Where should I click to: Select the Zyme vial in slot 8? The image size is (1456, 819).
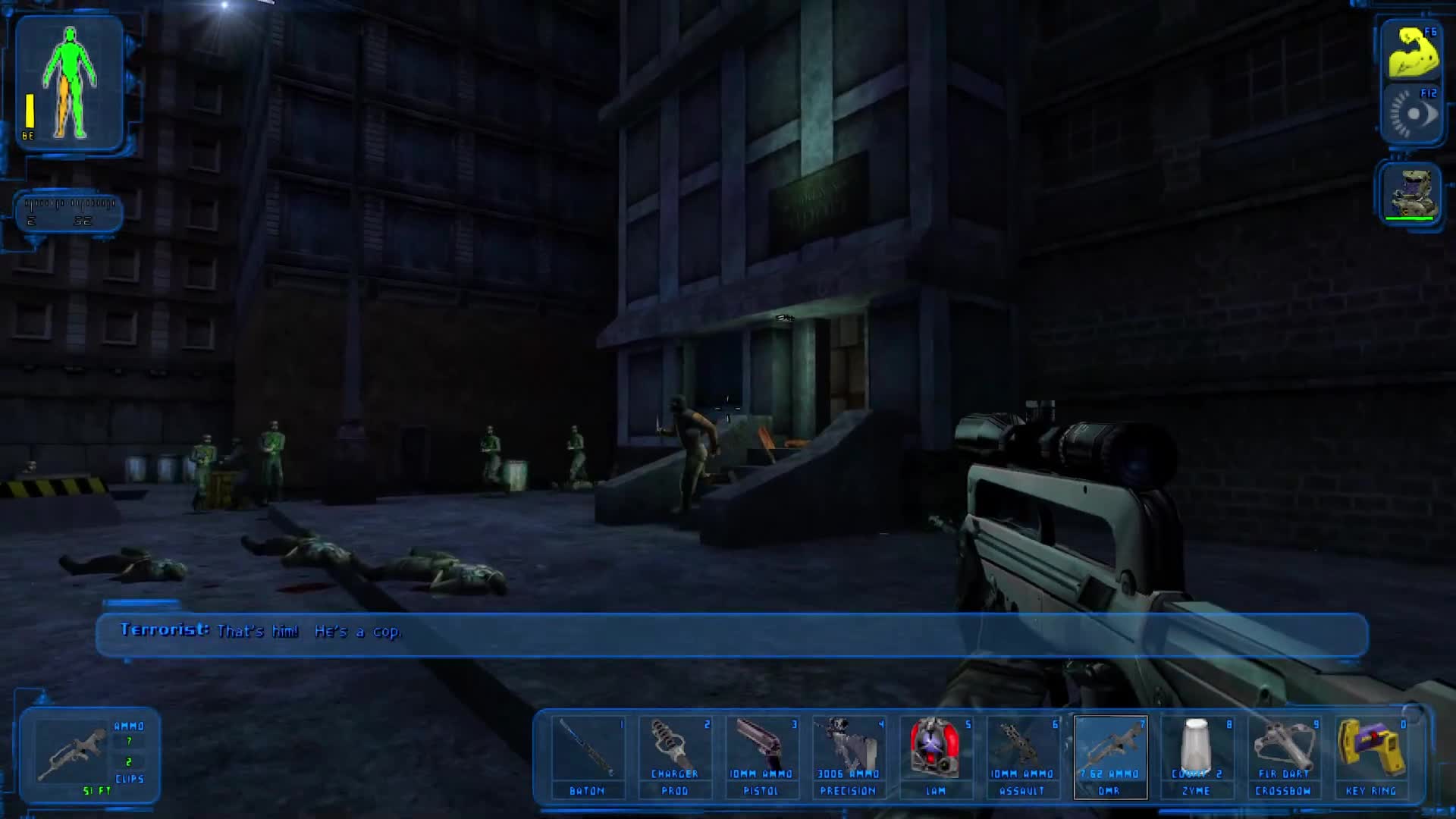1198,755
